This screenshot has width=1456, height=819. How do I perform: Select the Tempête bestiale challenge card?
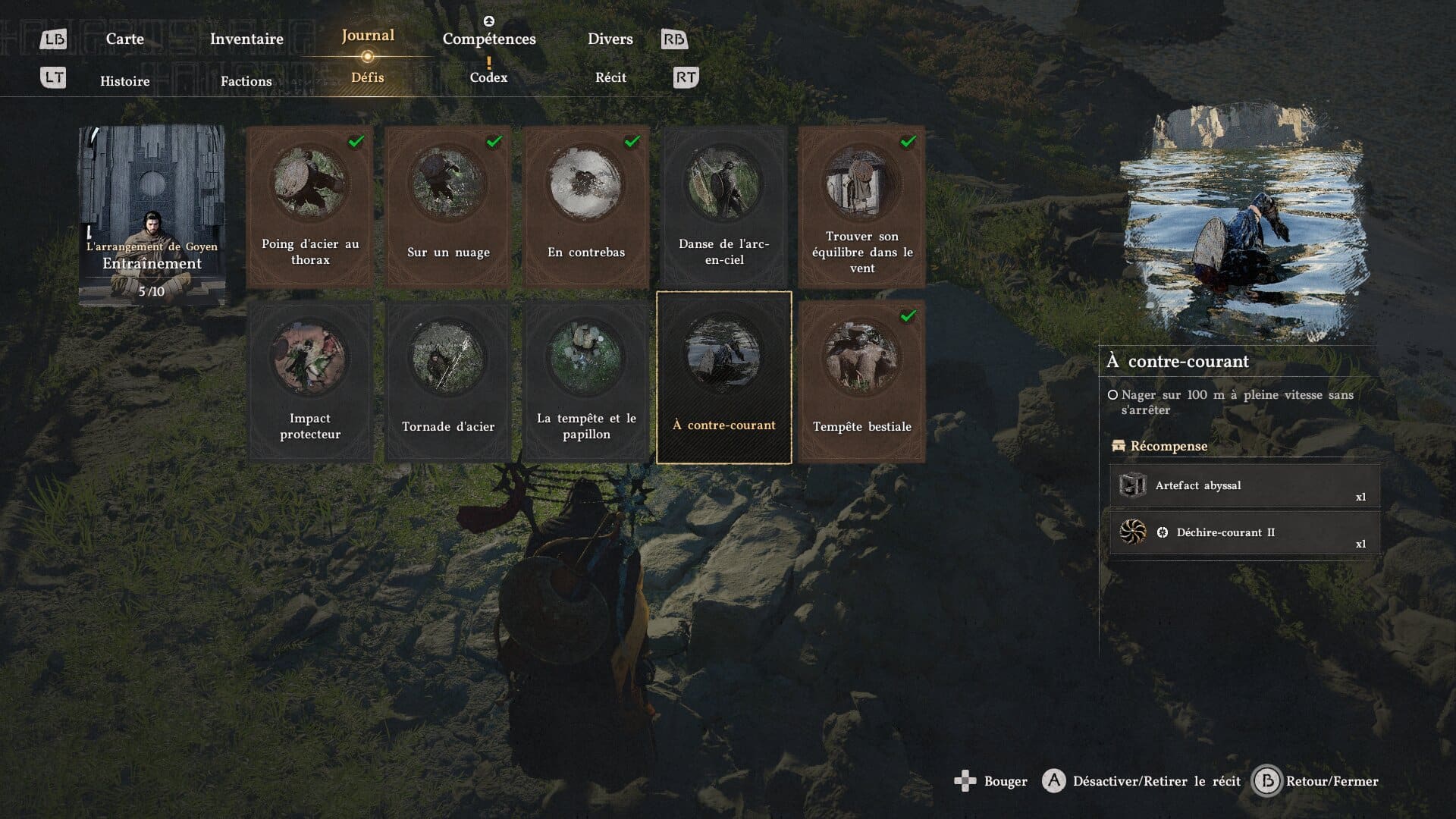(x=861, y=381)
